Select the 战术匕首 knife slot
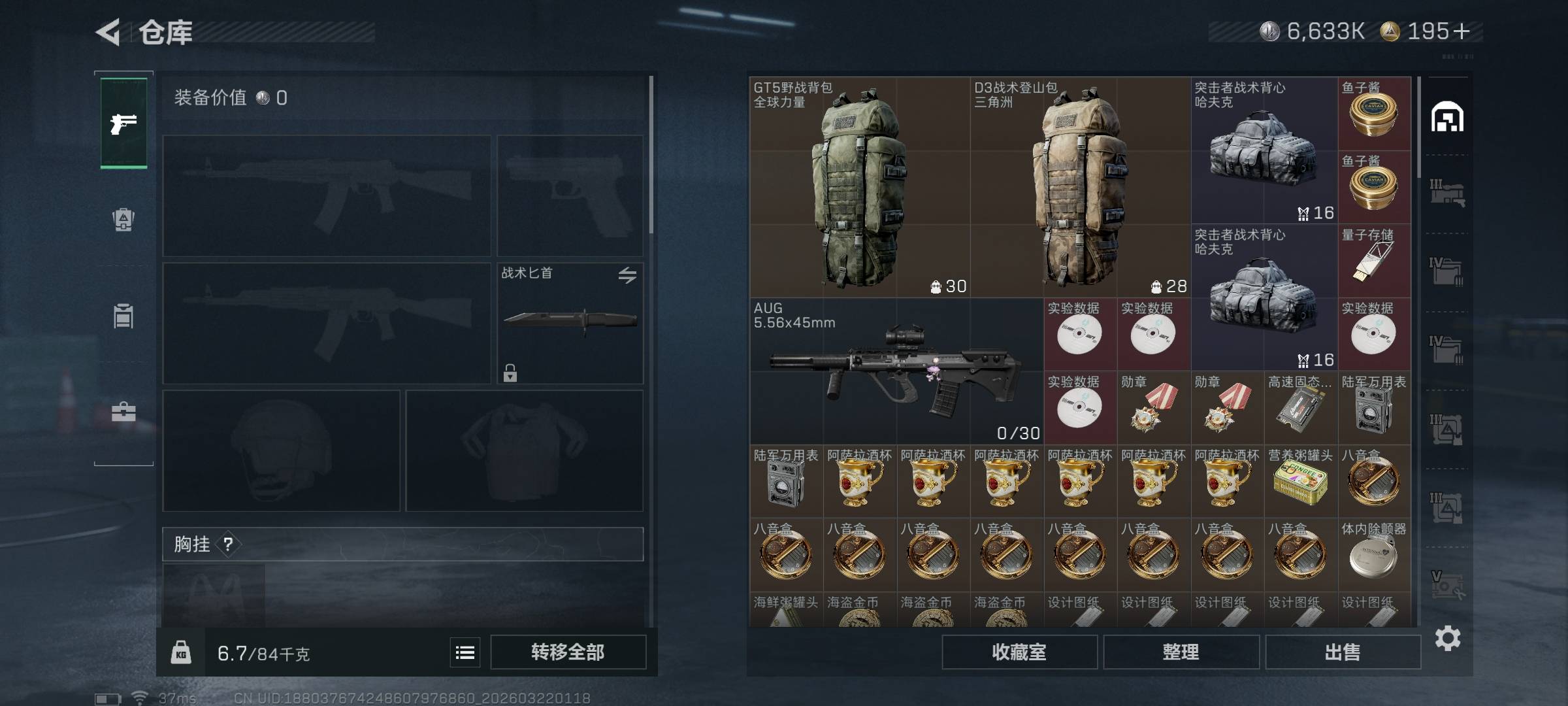This screenshot has height=706, width=1568. [570, 323]
